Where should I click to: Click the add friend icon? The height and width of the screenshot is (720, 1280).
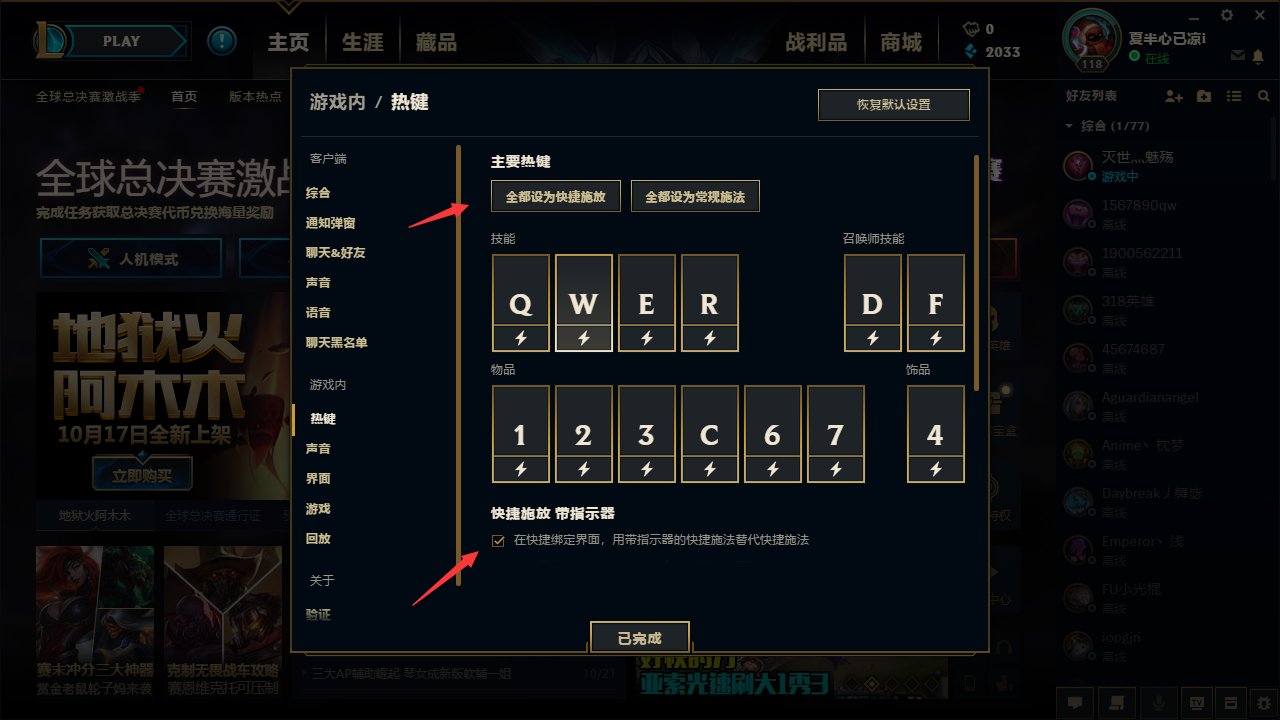[1171, 96]
